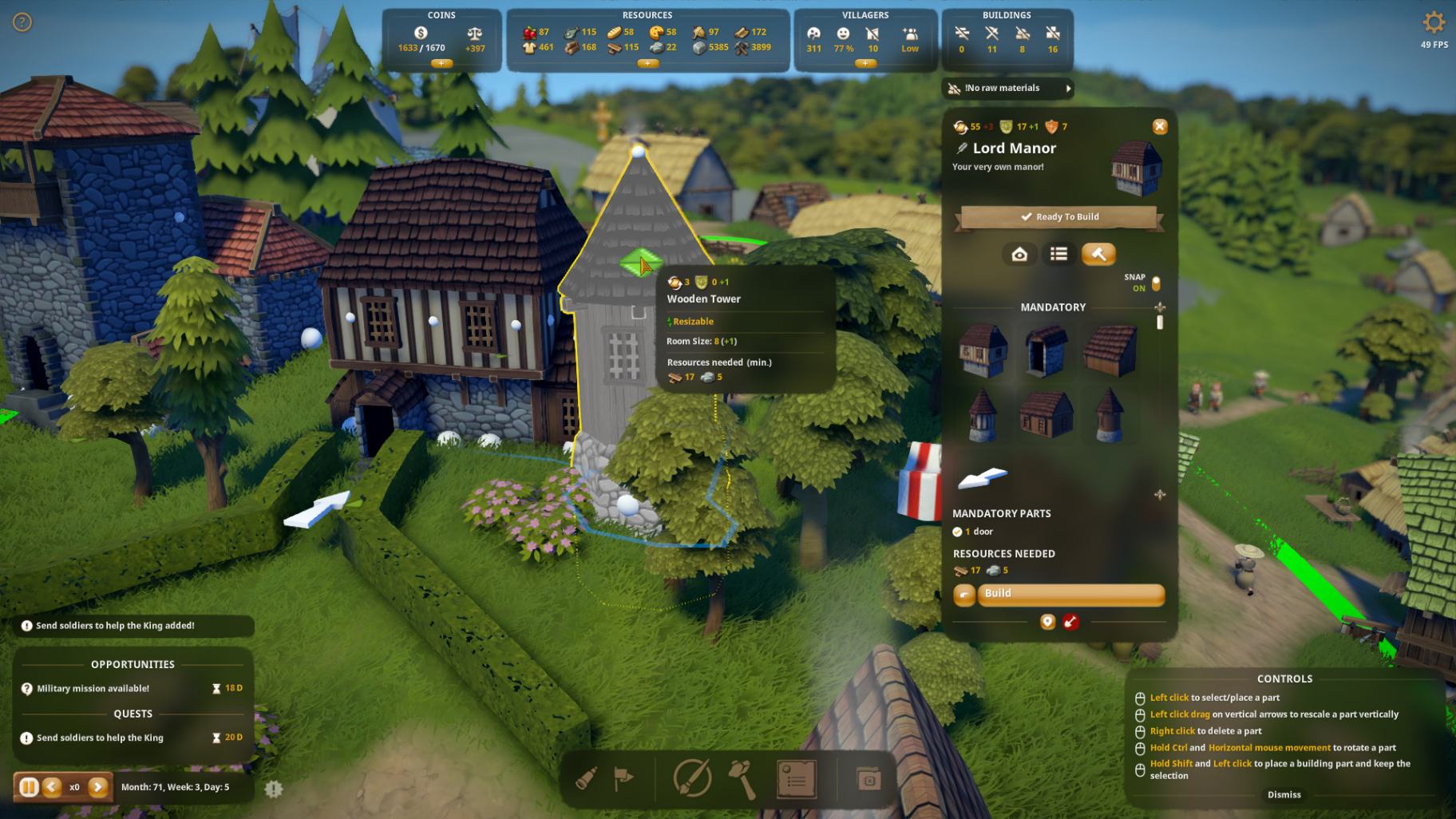Viewport: 1456px width, 819px height.
Task: Click the map pin icon under the Build button
Action: (x=1046, y=622)
